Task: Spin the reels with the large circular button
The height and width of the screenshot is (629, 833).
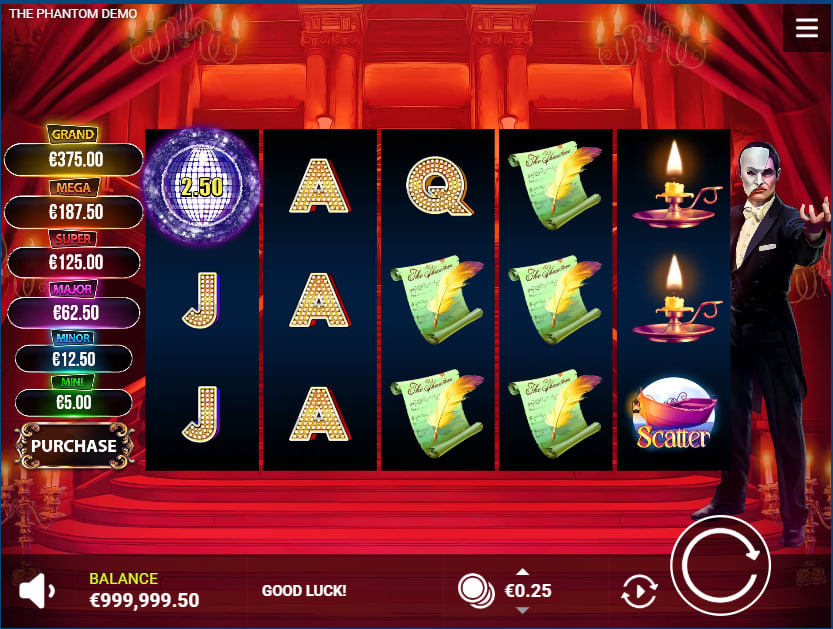Action: (x=720, y=566)
